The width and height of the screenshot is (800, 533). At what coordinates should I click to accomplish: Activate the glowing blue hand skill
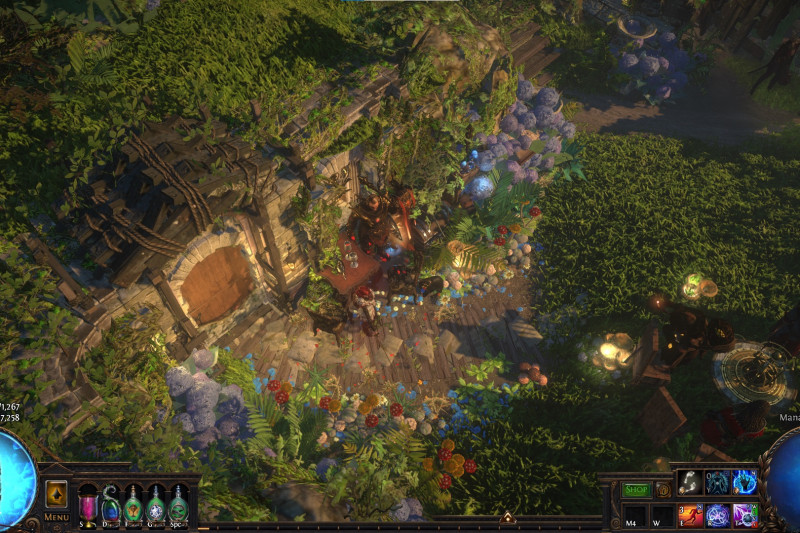[745, 482]
